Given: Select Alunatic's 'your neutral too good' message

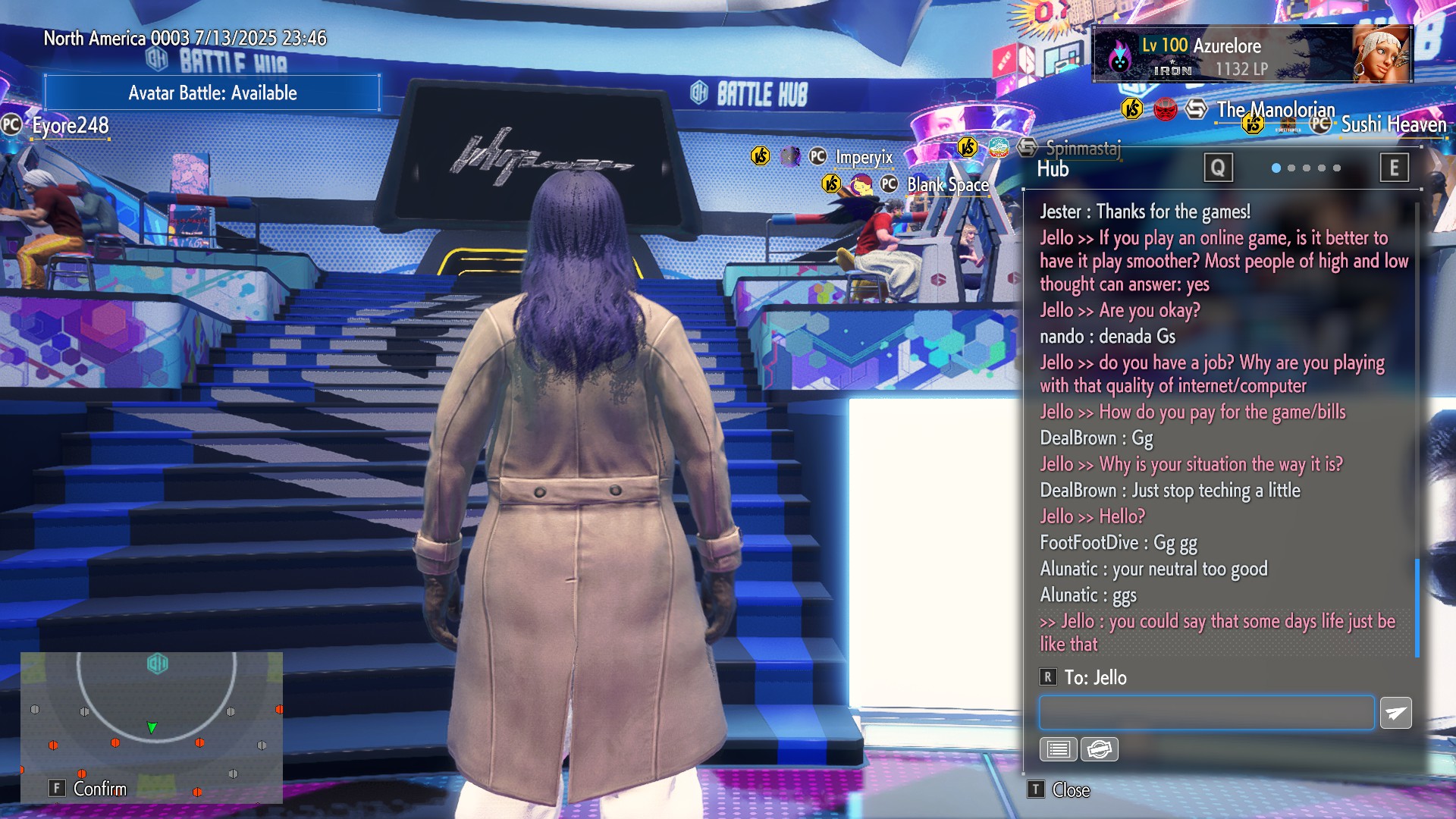Looking at the screenshot, I should [x=1153, y=569].
